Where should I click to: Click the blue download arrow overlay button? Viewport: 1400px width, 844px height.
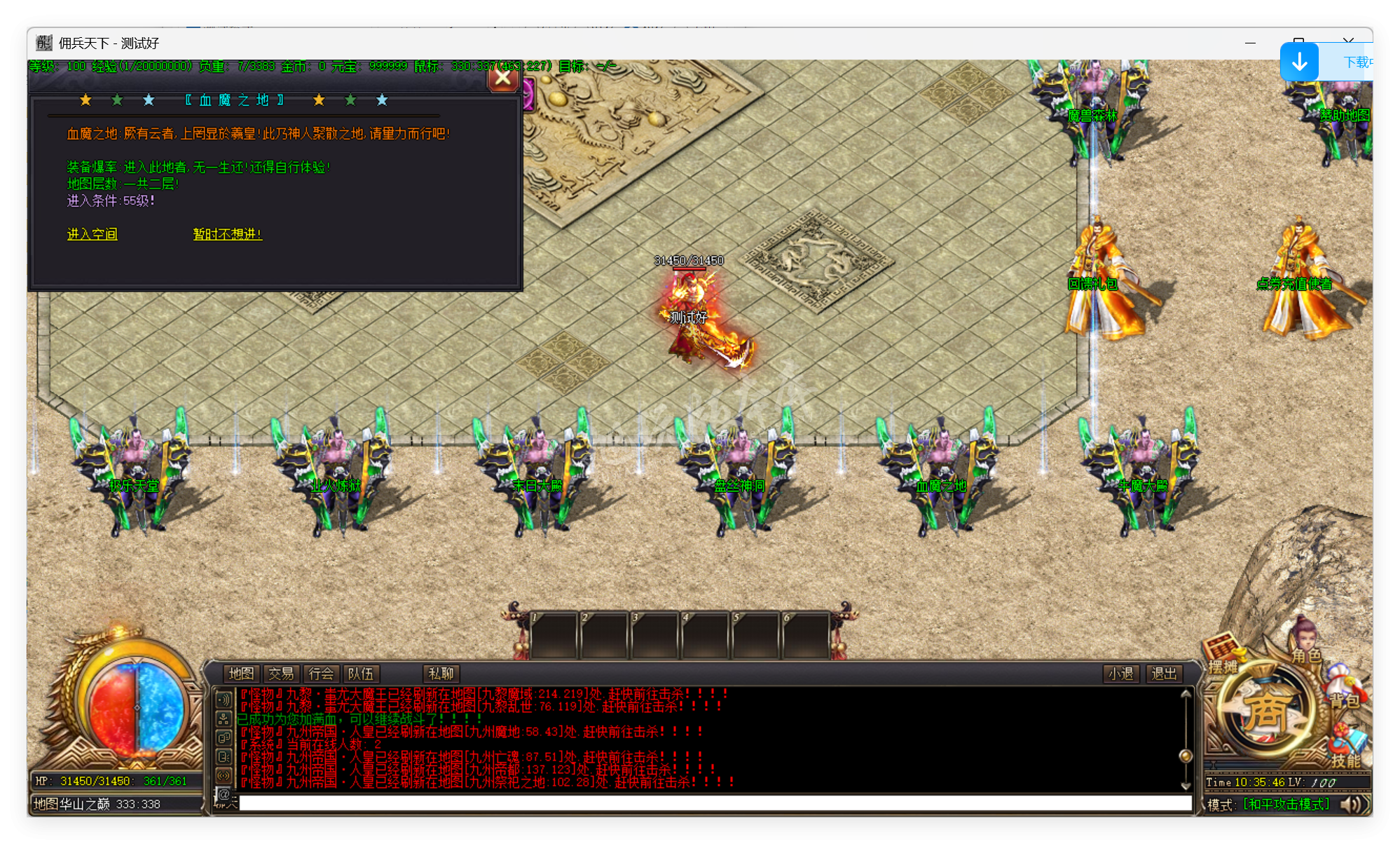coord(1299,62)
